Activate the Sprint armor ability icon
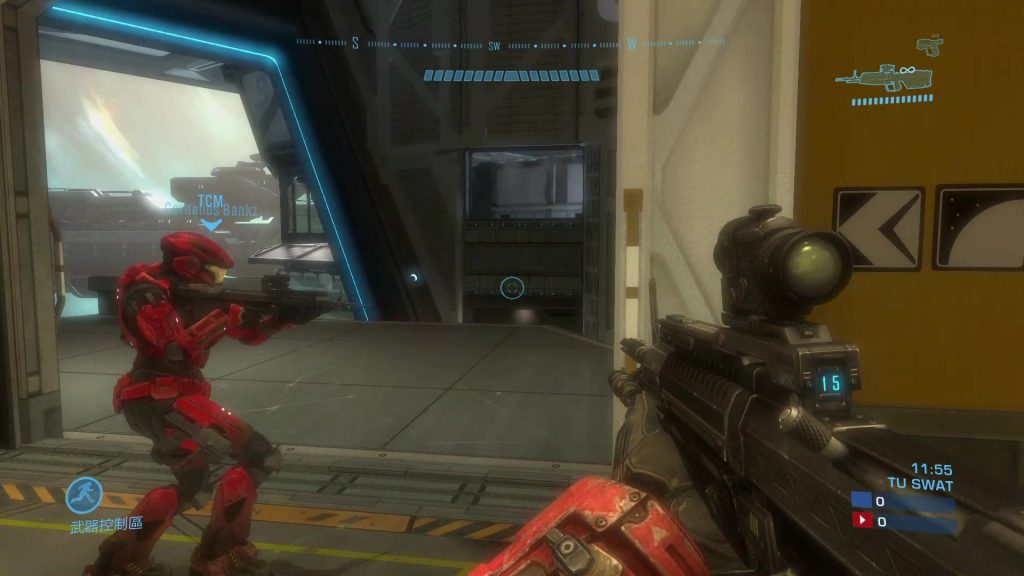Viewport: 1024px width, 576px height. pos(84,495)
